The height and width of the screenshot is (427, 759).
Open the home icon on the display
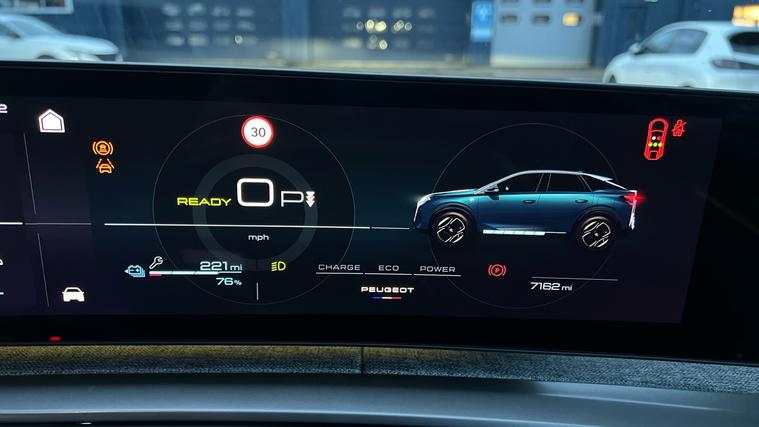51,121
